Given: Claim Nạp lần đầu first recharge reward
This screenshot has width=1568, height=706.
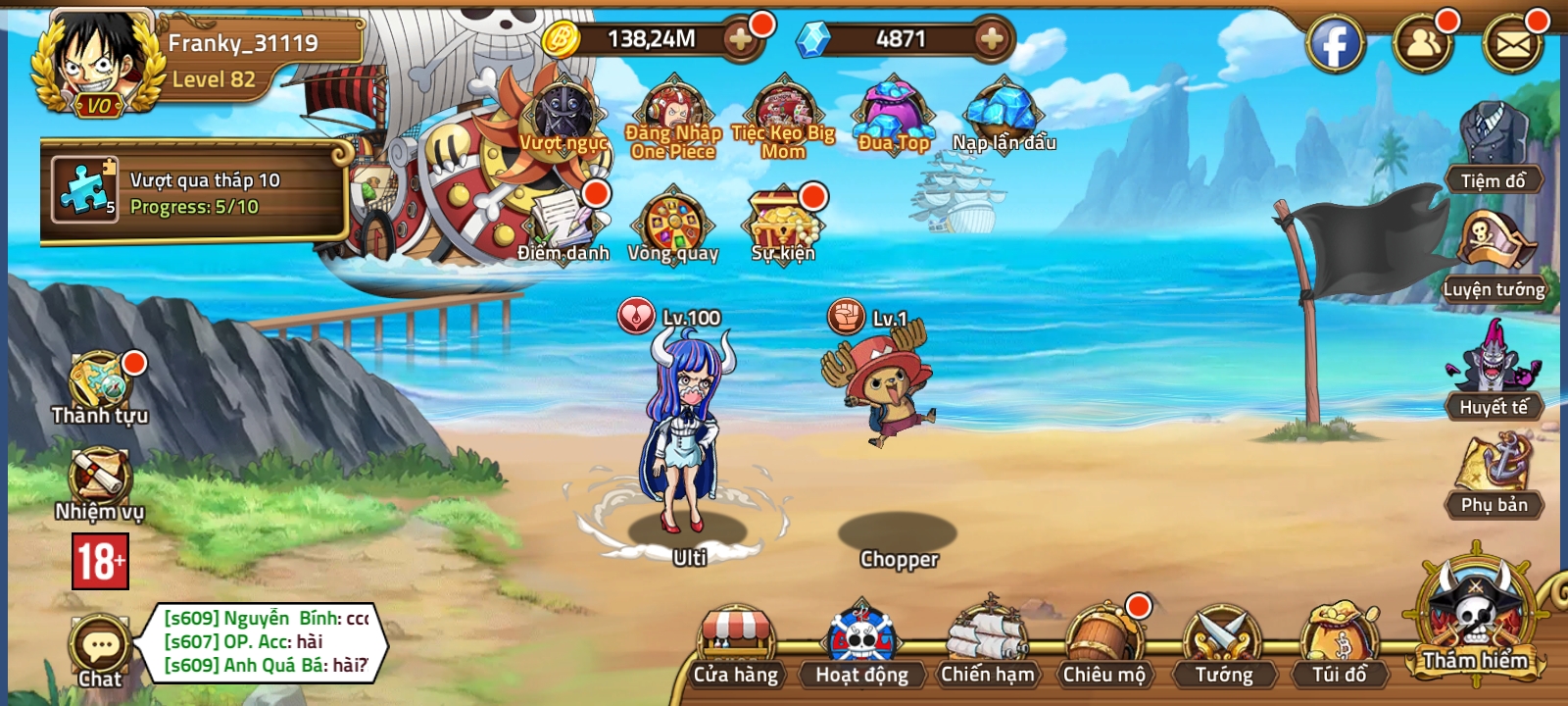Looking at the screenshot, I should pos(1002,113).
